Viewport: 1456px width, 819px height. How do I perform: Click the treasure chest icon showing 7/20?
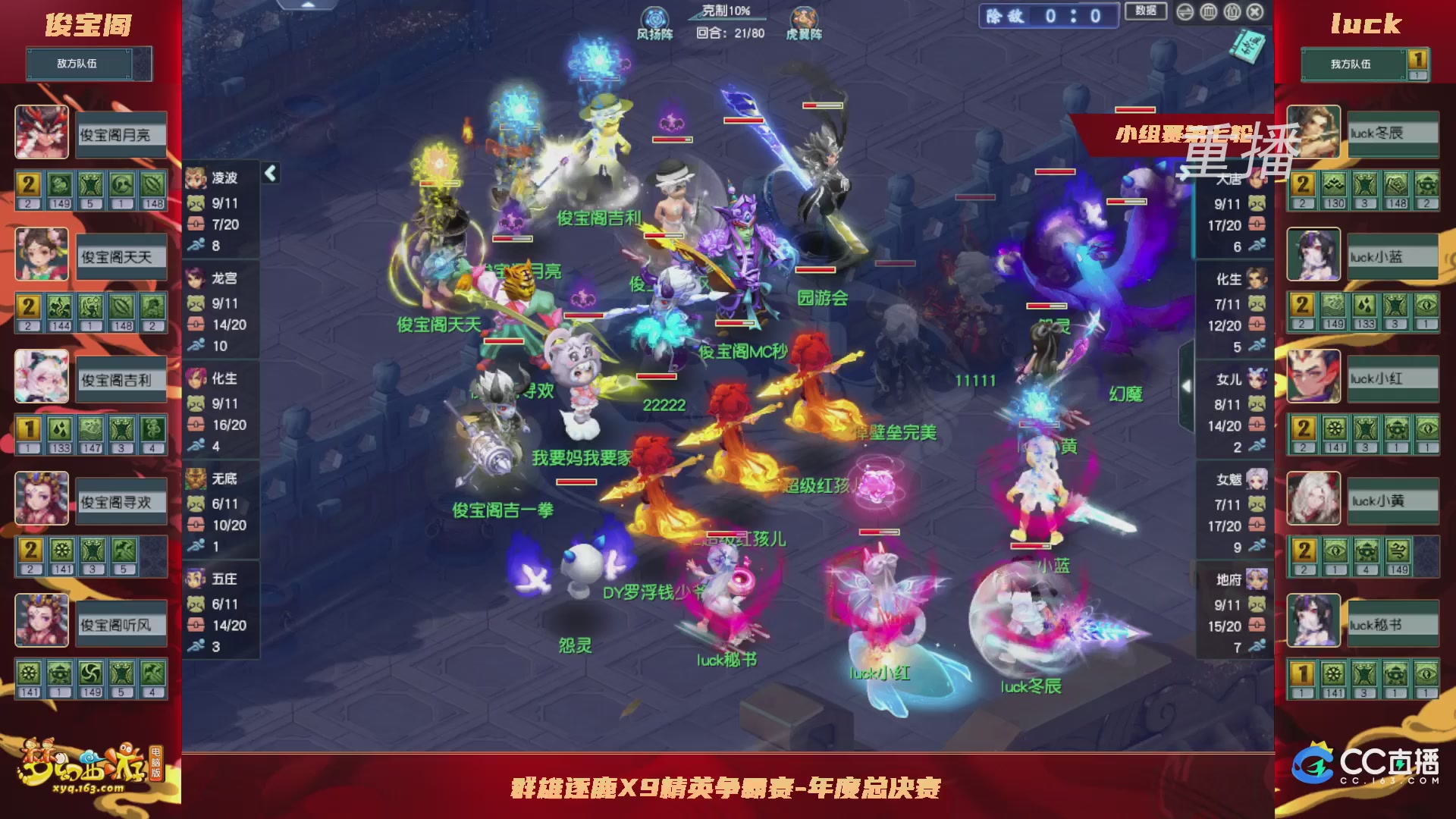[196, 224]
